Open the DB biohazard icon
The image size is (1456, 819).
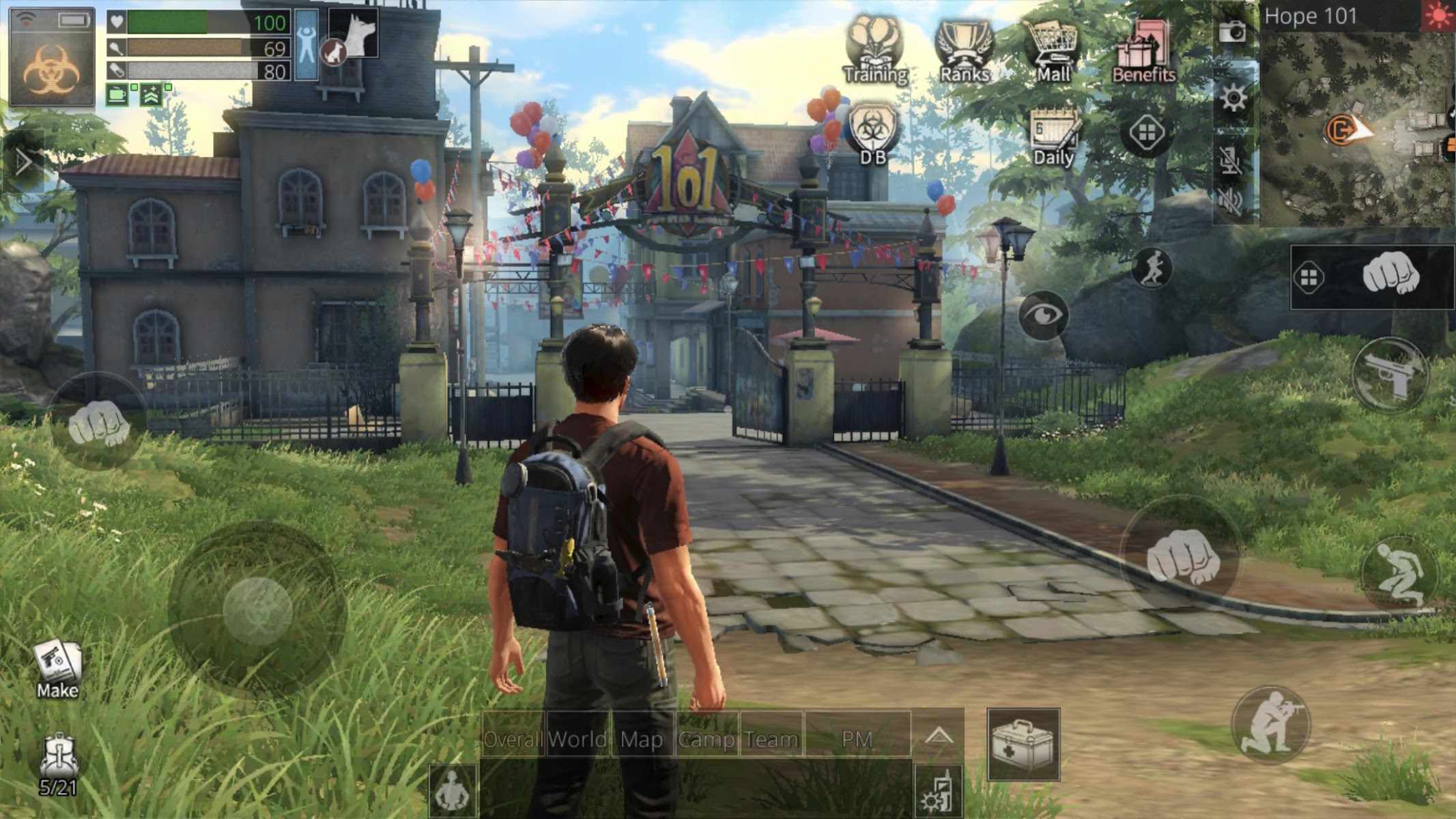[x=872, y=134]
